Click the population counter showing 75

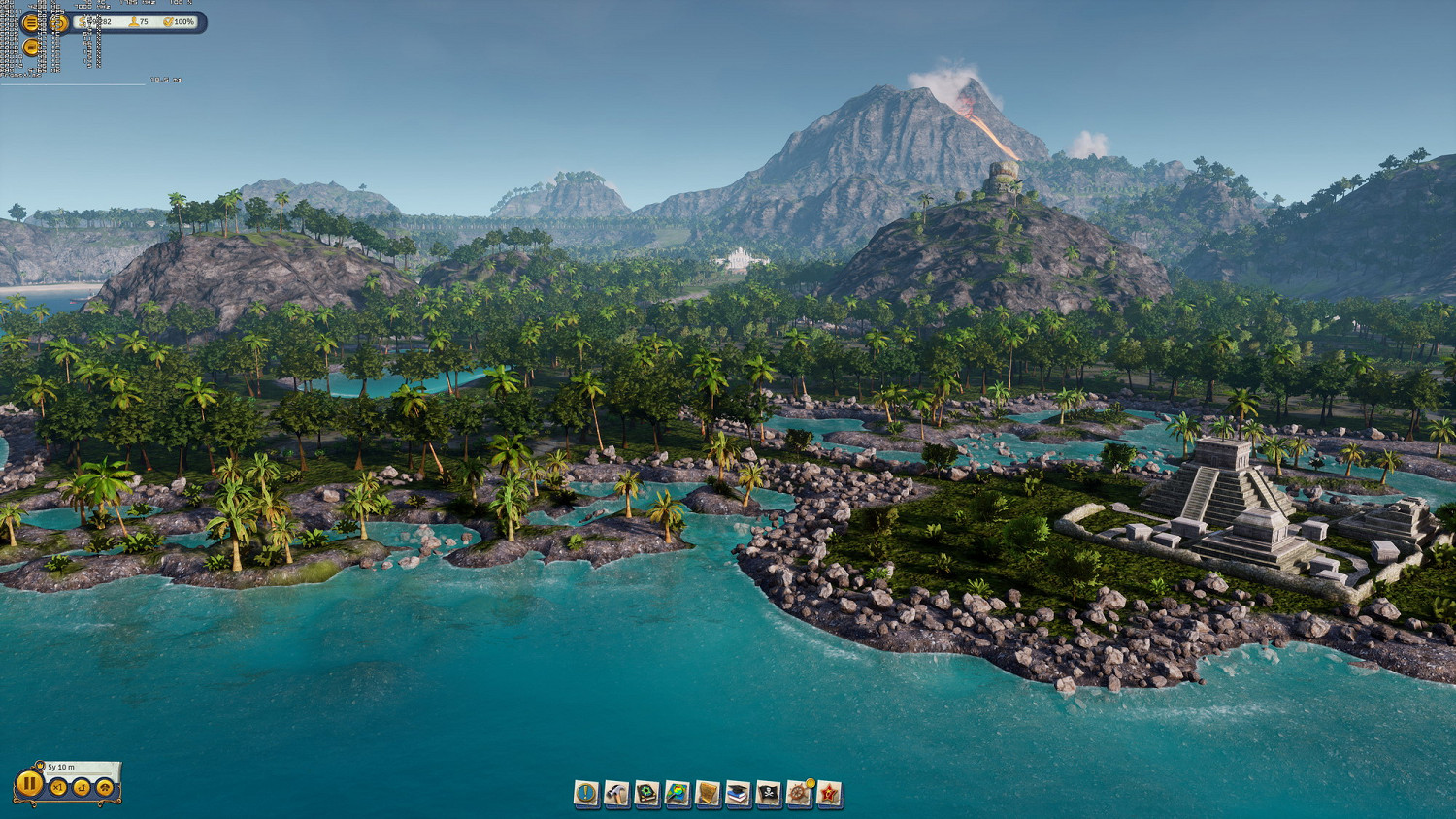coord(137,22)
